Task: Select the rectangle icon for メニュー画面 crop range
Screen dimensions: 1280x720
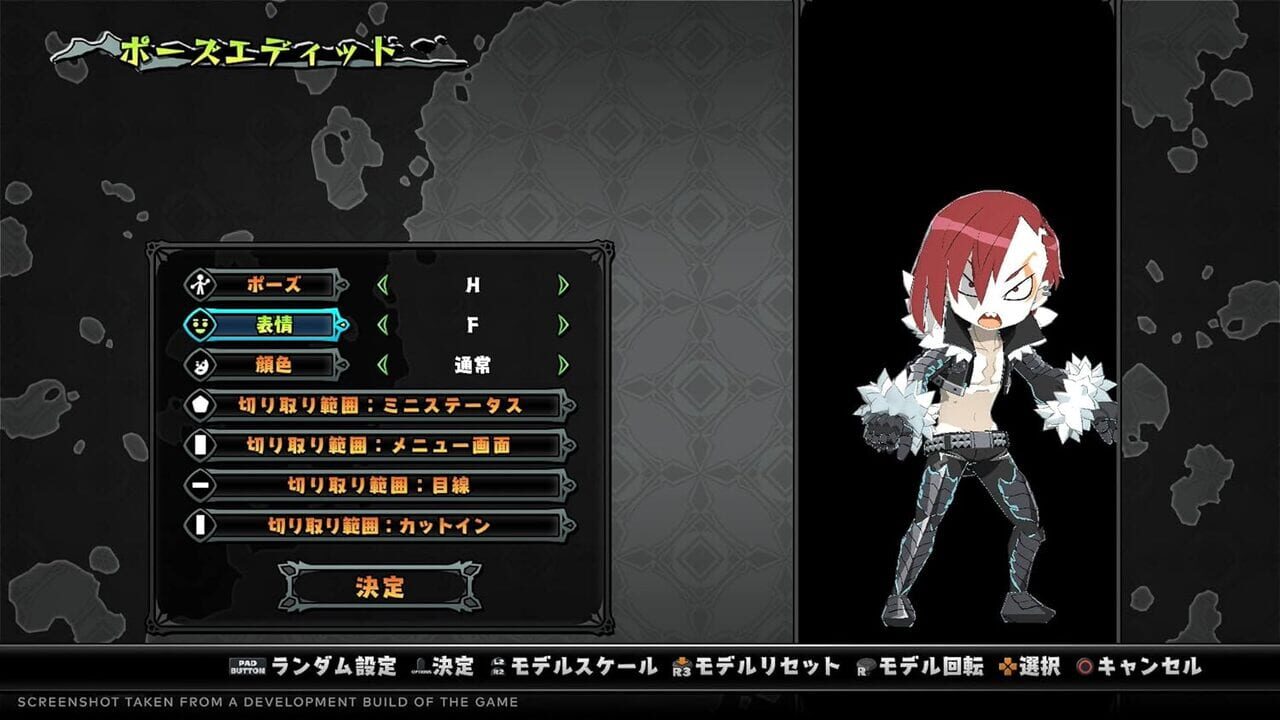Action: pos(198,442)
